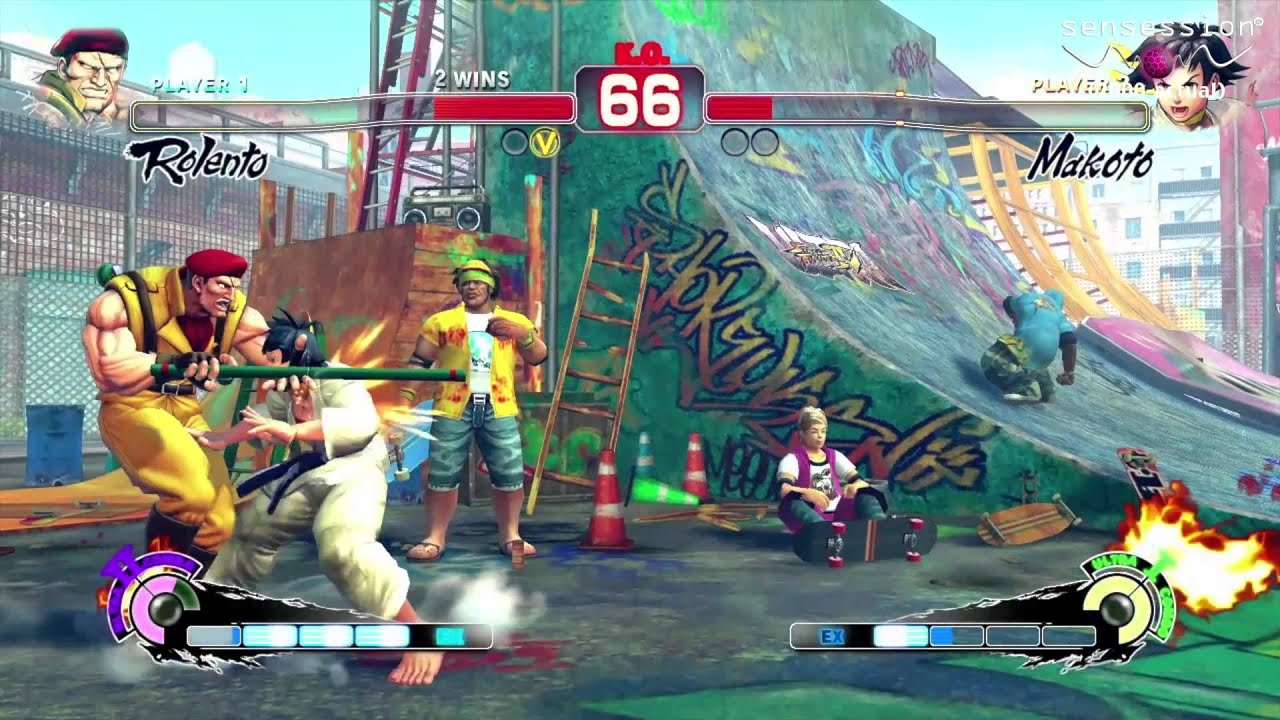Toggle the second win pip under Player 1

[x=515, y=140]
